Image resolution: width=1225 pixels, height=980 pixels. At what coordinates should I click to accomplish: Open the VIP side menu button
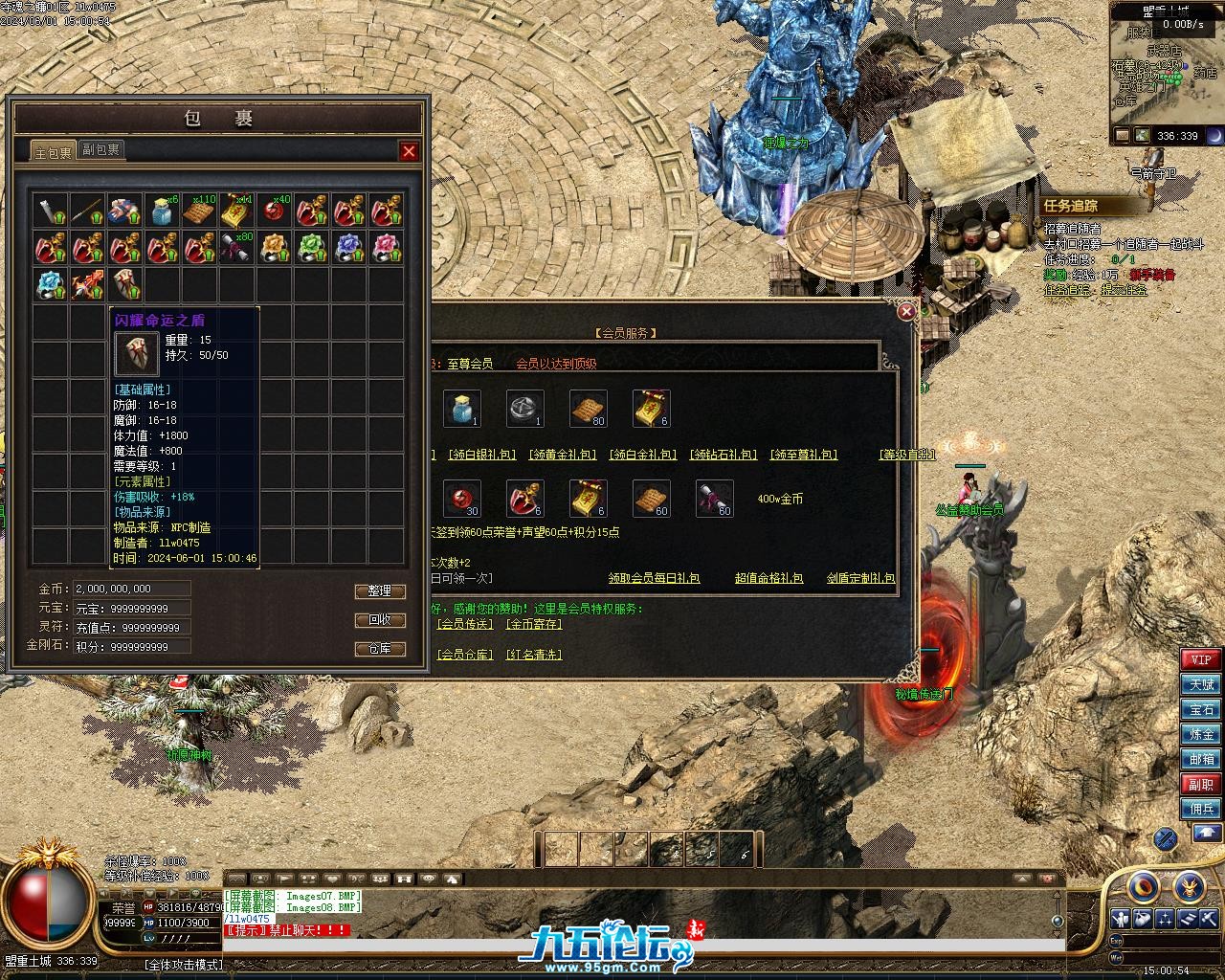(1201, 660)
